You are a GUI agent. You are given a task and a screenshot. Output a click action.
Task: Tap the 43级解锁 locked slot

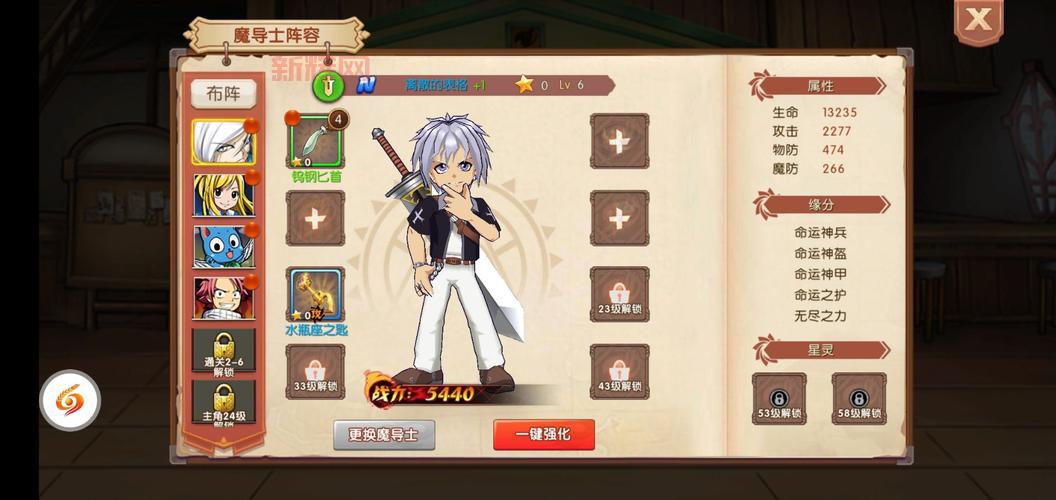(x=619, y=372)
